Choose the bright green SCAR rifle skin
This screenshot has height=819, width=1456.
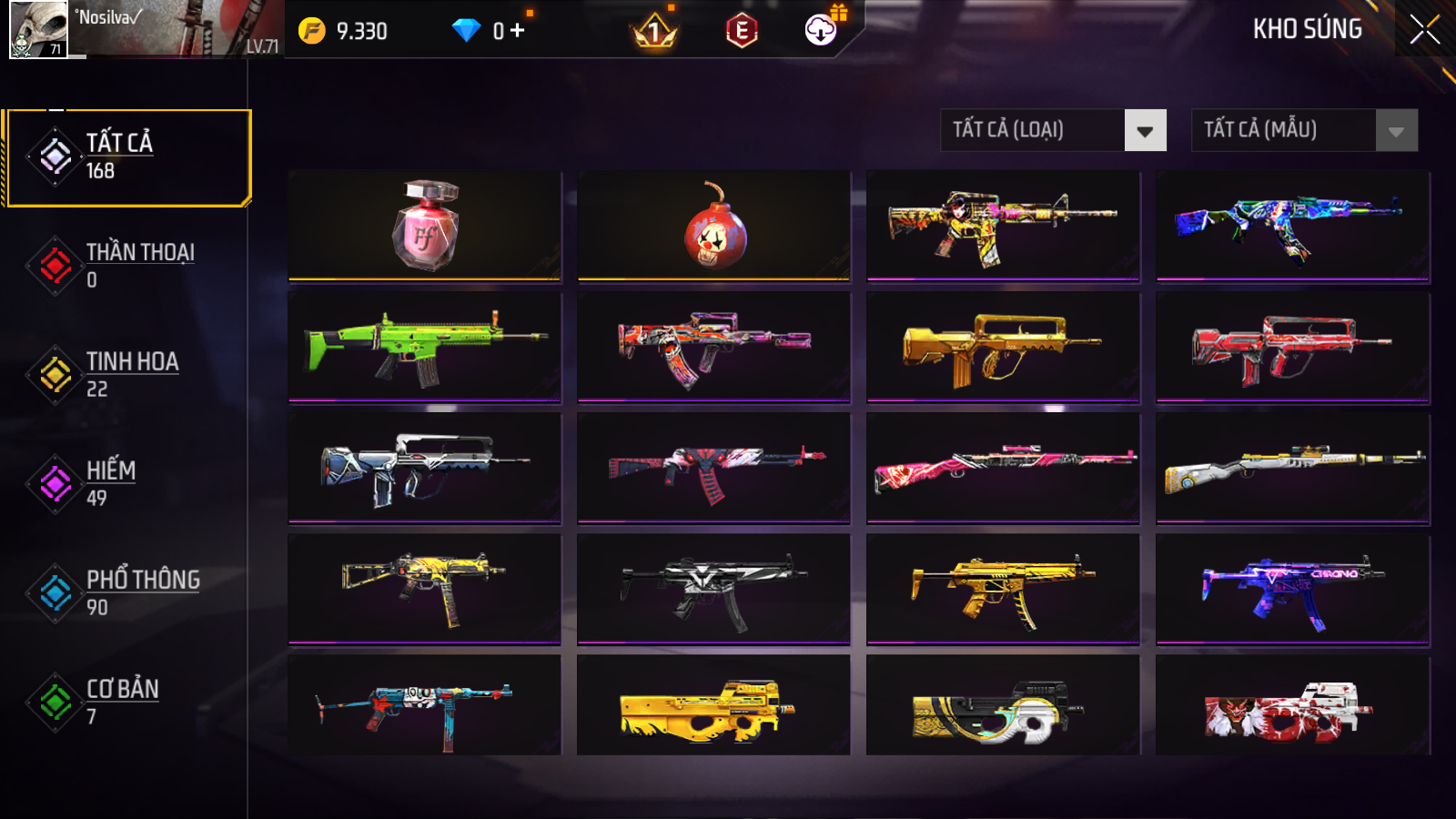pos(425,346)
